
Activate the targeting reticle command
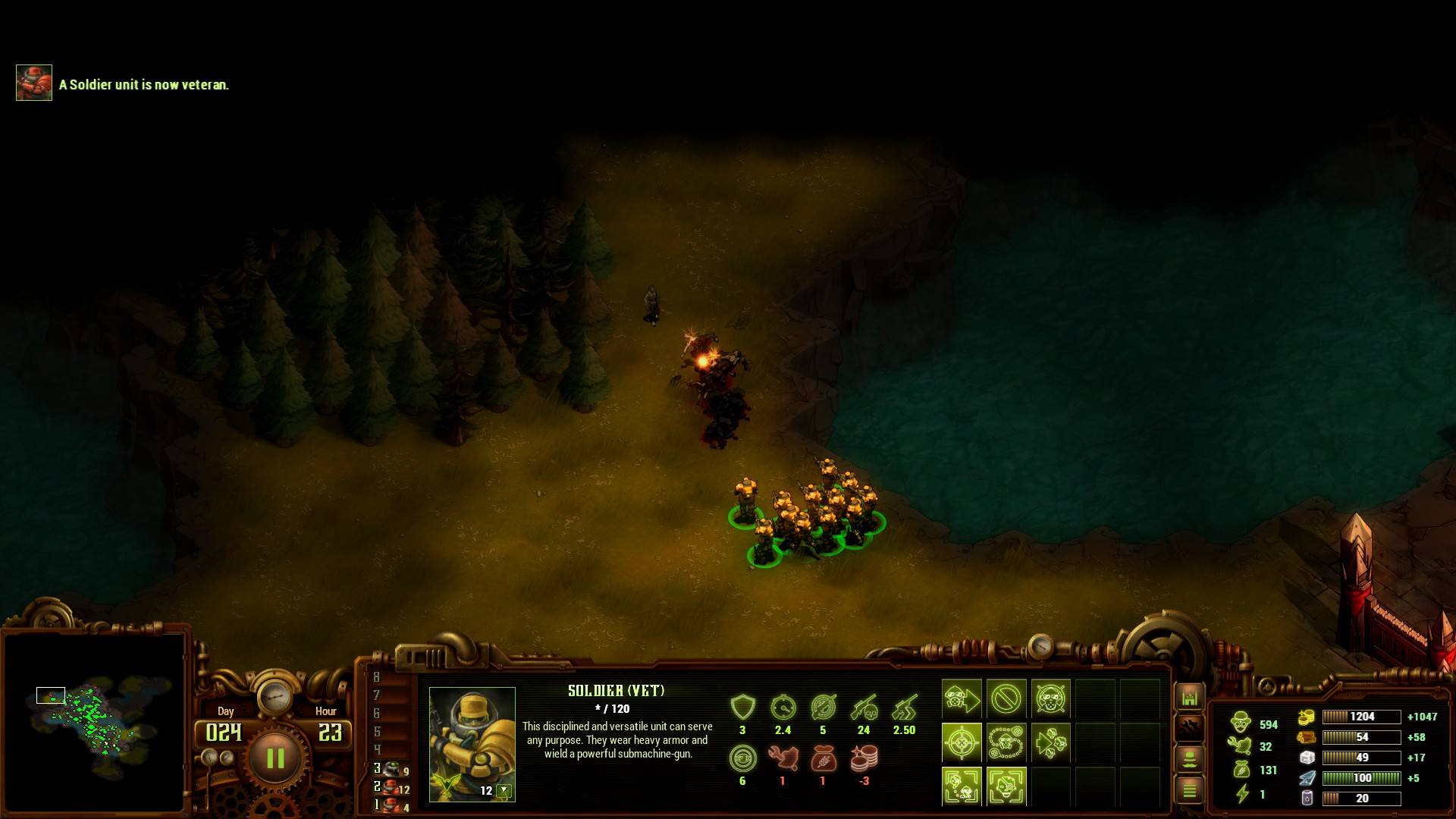pos(962,742)
